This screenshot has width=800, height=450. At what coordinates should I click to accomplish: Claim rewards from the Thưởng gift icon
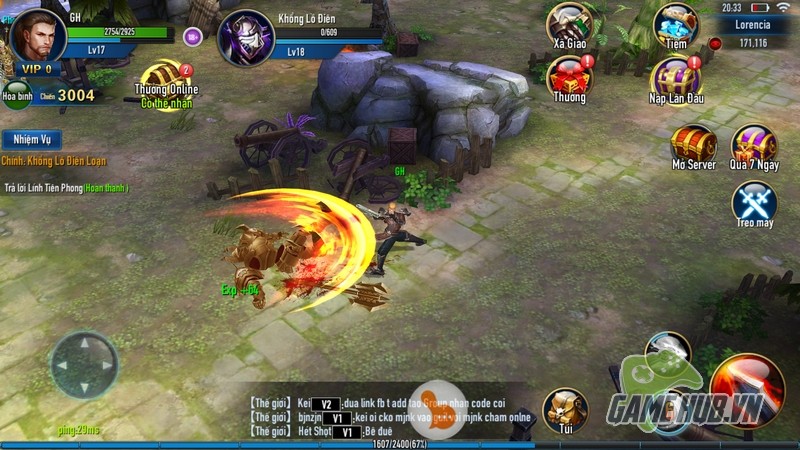[570, 77]
